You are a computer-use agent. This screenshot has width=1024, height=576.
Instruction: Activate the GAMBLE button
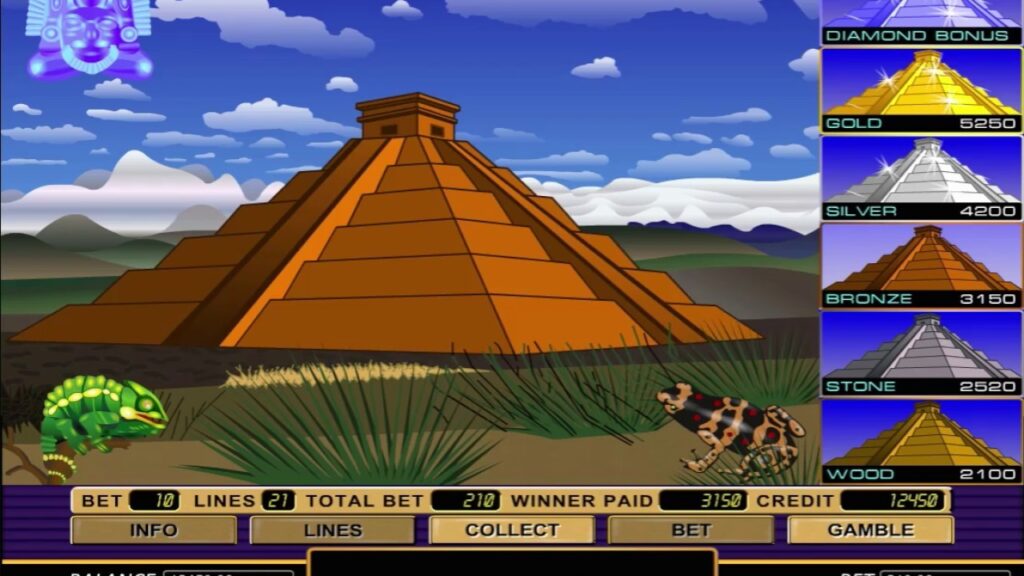[870, 530]
